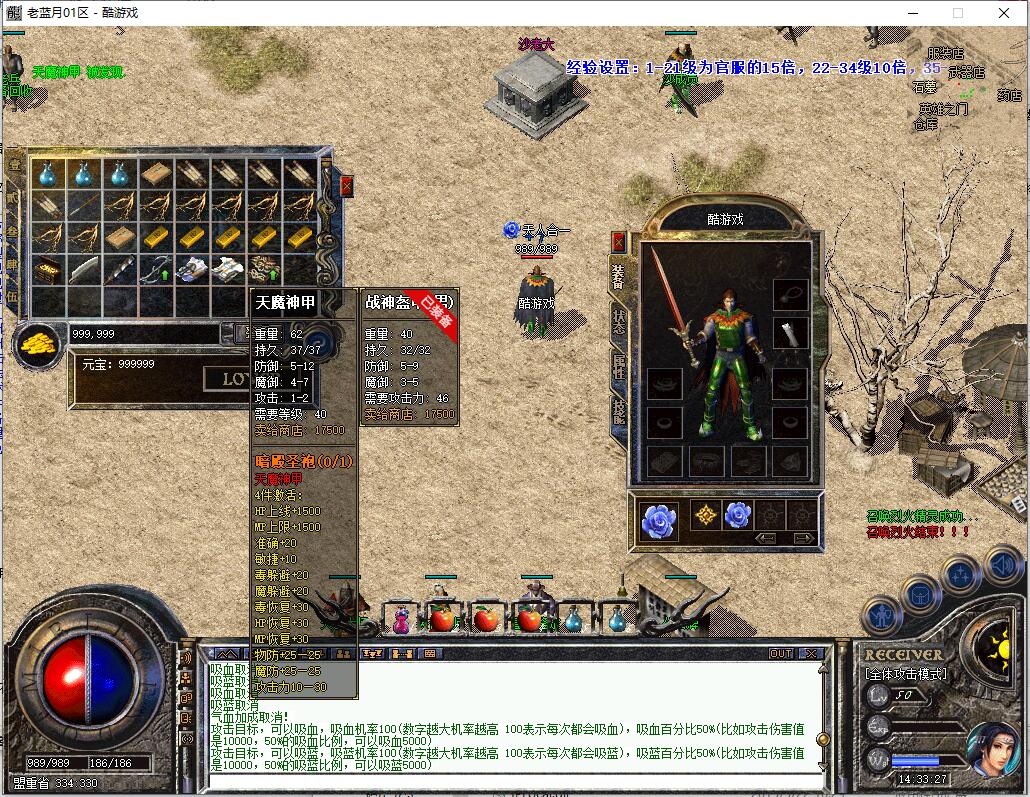Screen dimensions: 1030x797
Task: Open the character portrait icon
Action: click(x=992, y=748)
